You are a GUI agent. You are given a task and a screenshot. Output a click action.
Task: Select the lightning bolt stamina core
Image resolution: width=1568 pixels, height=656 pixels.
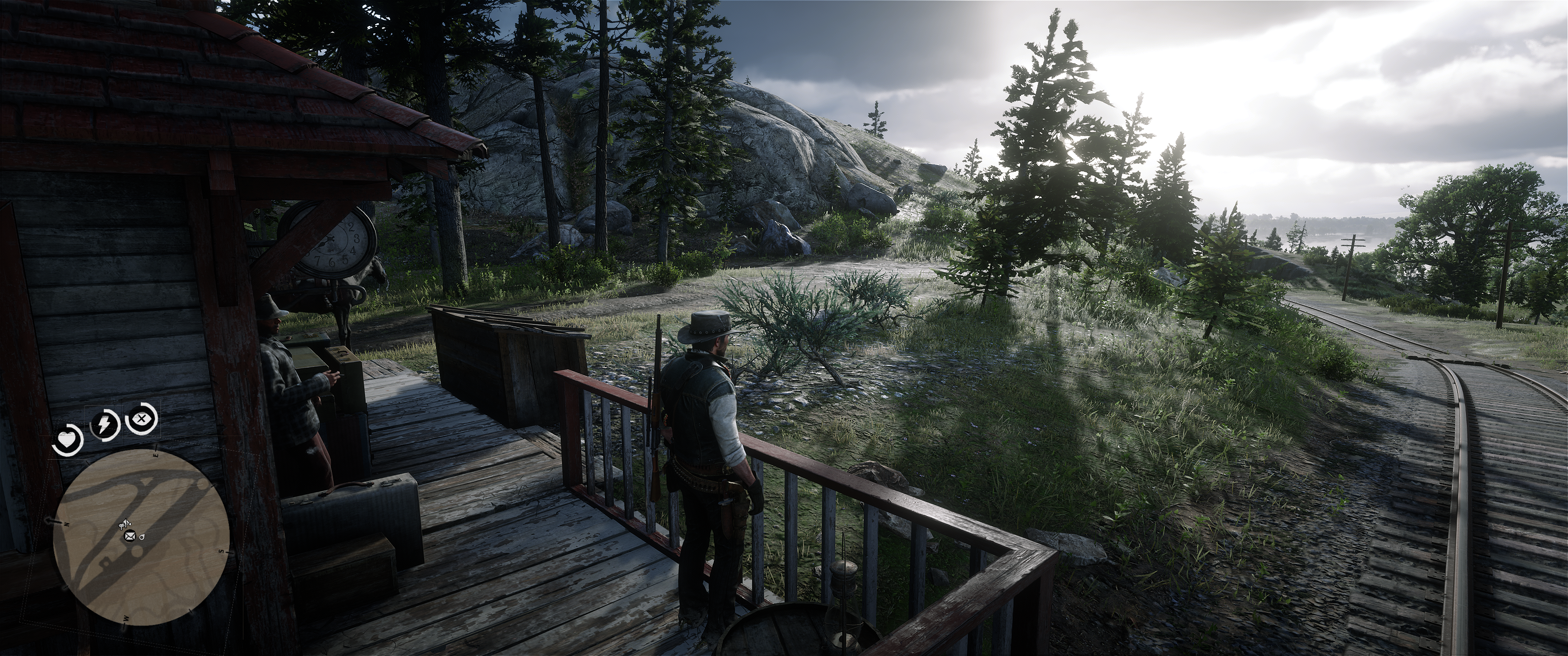(x=104, y=425)
